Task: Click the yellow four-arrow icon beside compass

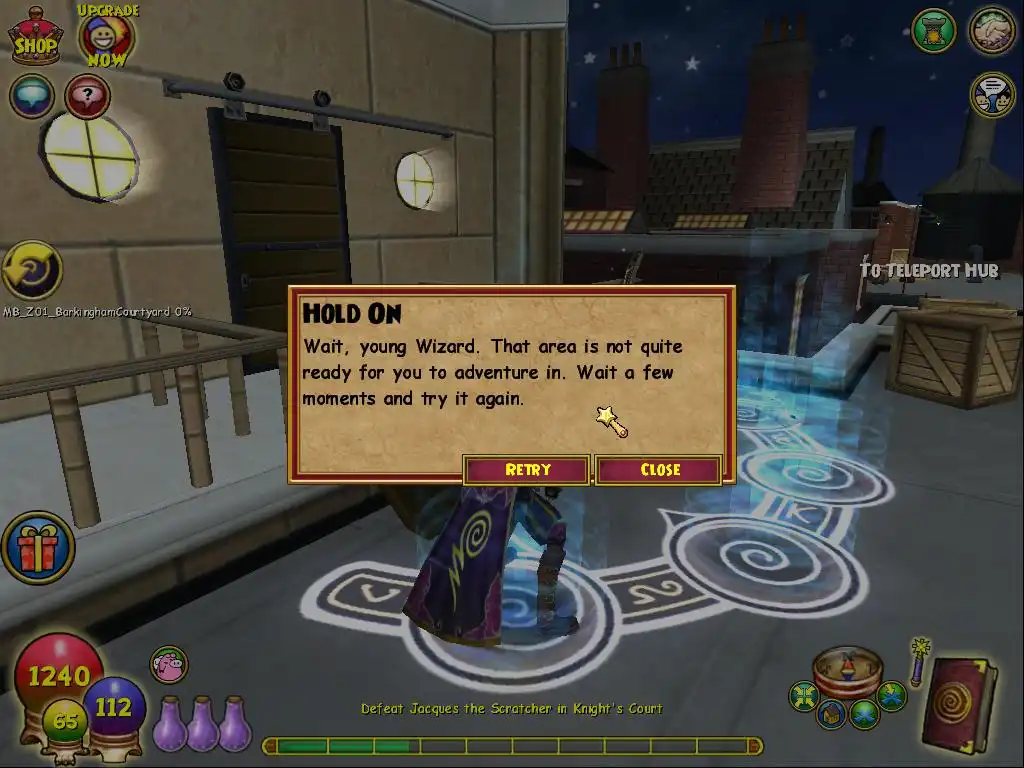Action: 803,696
